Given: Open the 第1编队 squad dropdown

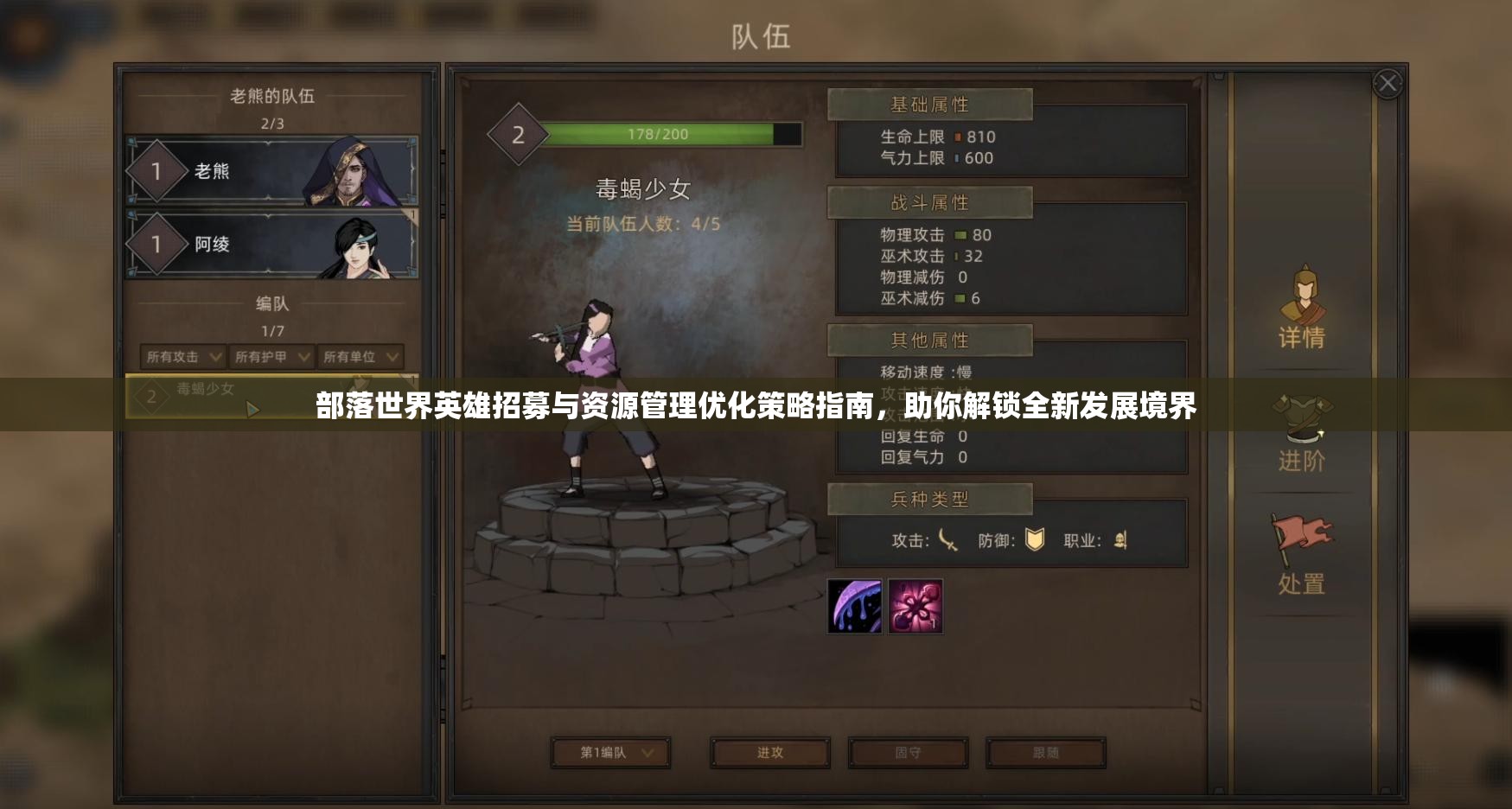Looking at the screenshot, I should pyautogui.click(x=609, y=752).
